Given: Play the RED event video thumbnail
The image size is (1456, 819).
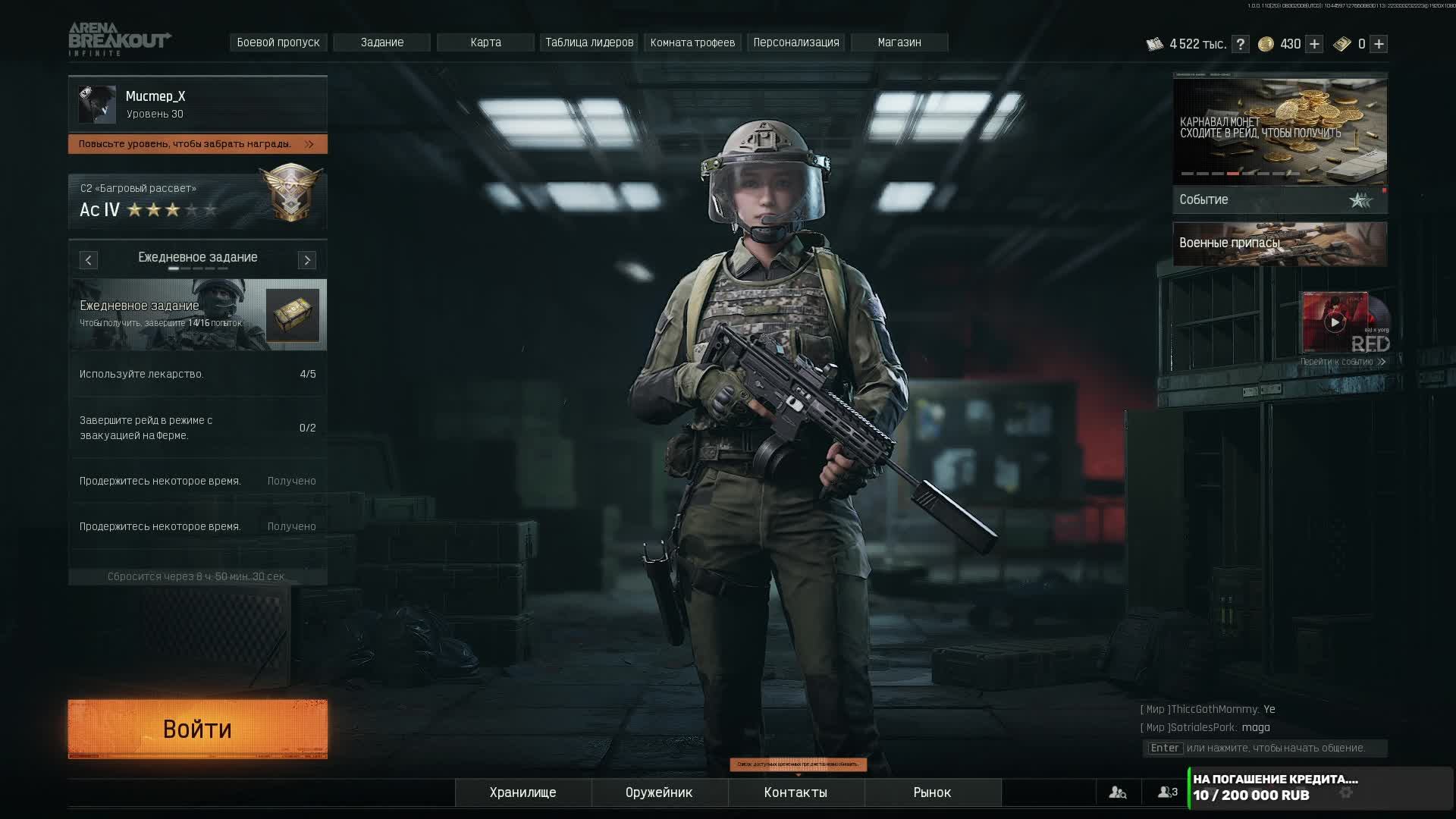Looking at the screenshot, I should point(1335,322).
